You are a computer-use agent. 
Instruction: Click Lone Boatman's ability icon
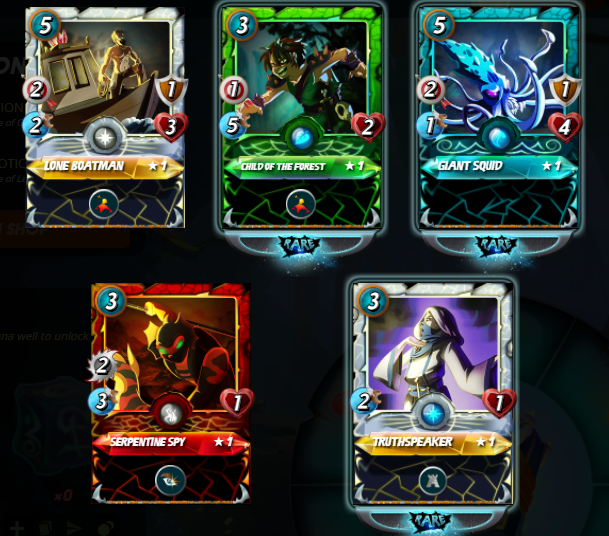[104, 204]
